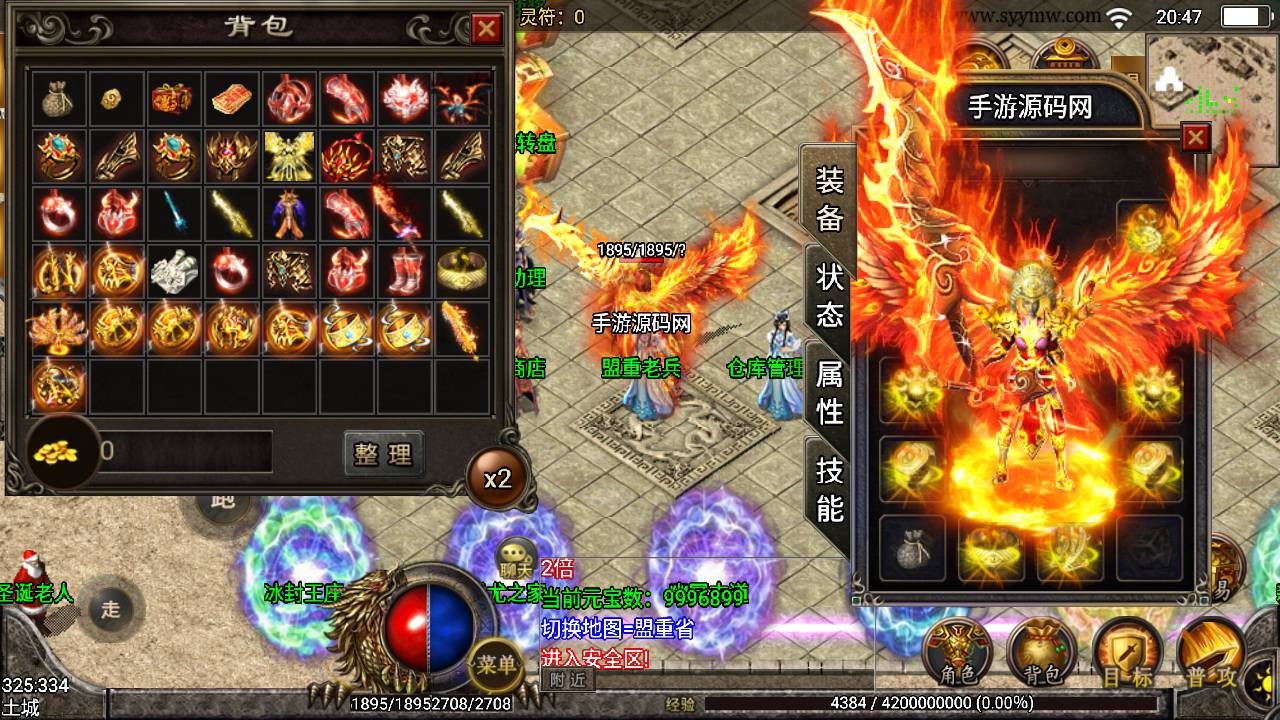The height and width of the screenshot is (720, 1280).
Task: Select the red boots in backpack
Action: click(x=405, y=271)
